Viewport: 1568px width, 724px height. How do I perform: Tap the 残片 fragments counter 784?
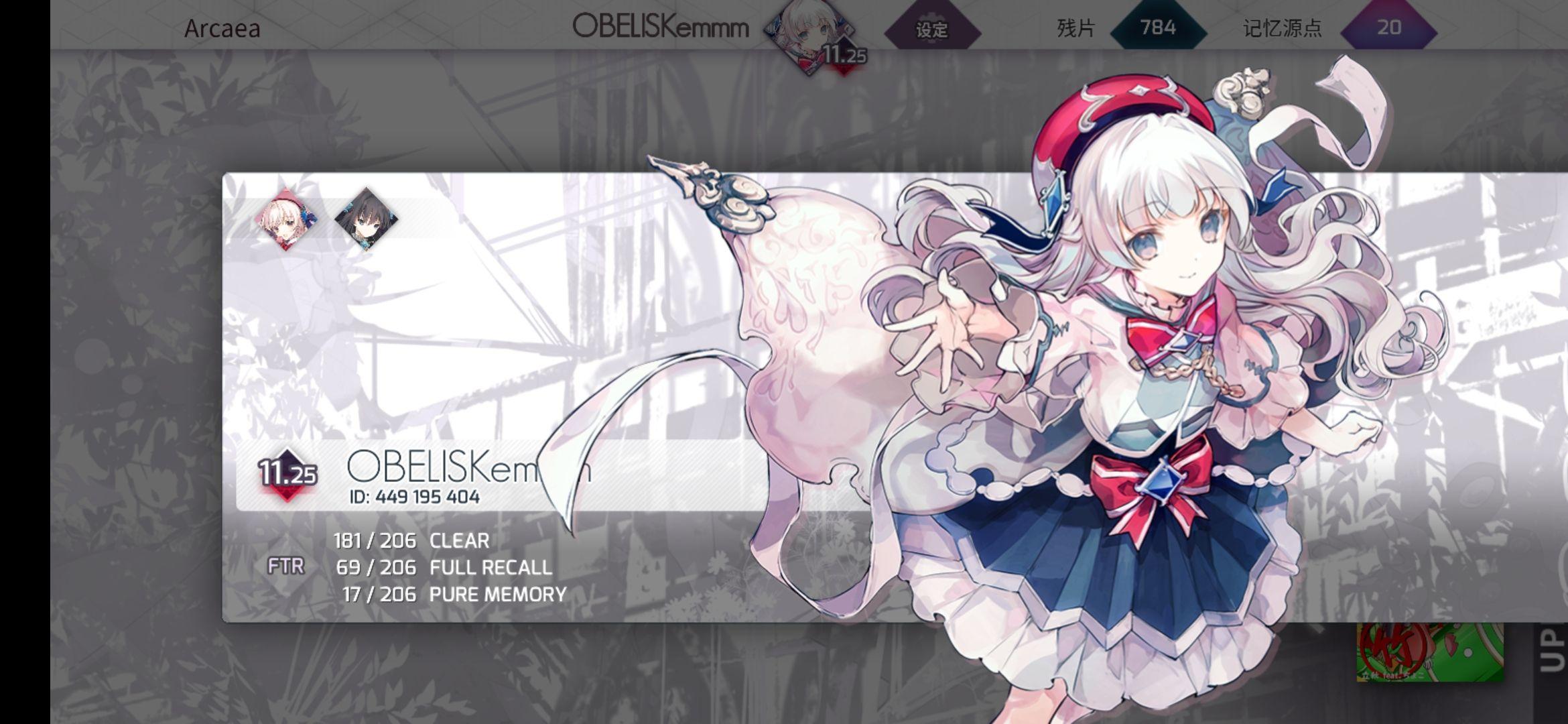pyautogui.click(x=1158, y=28)
